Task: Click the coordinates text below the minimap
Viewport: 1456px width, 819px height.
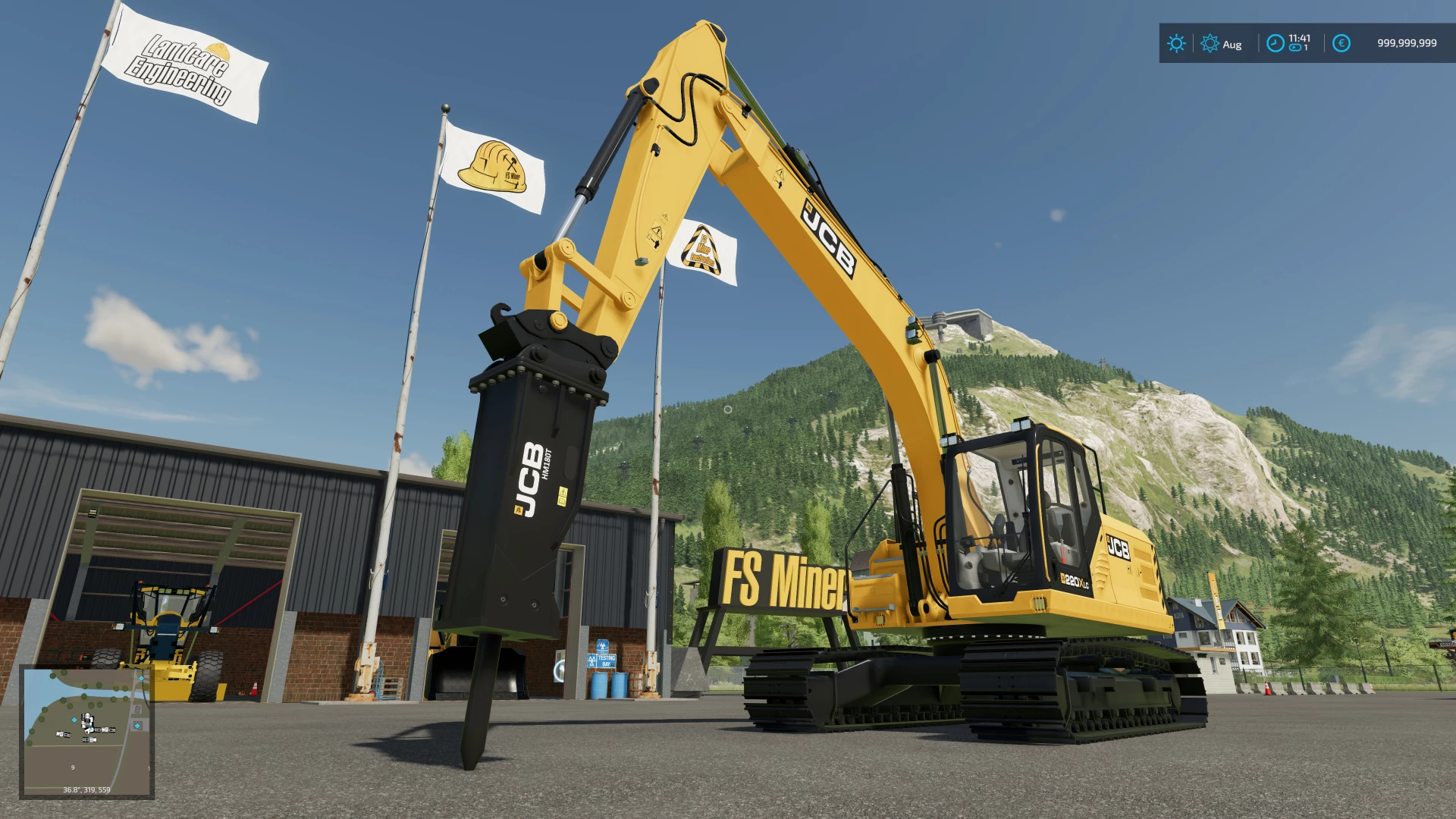Action: [x=86, y=789]
